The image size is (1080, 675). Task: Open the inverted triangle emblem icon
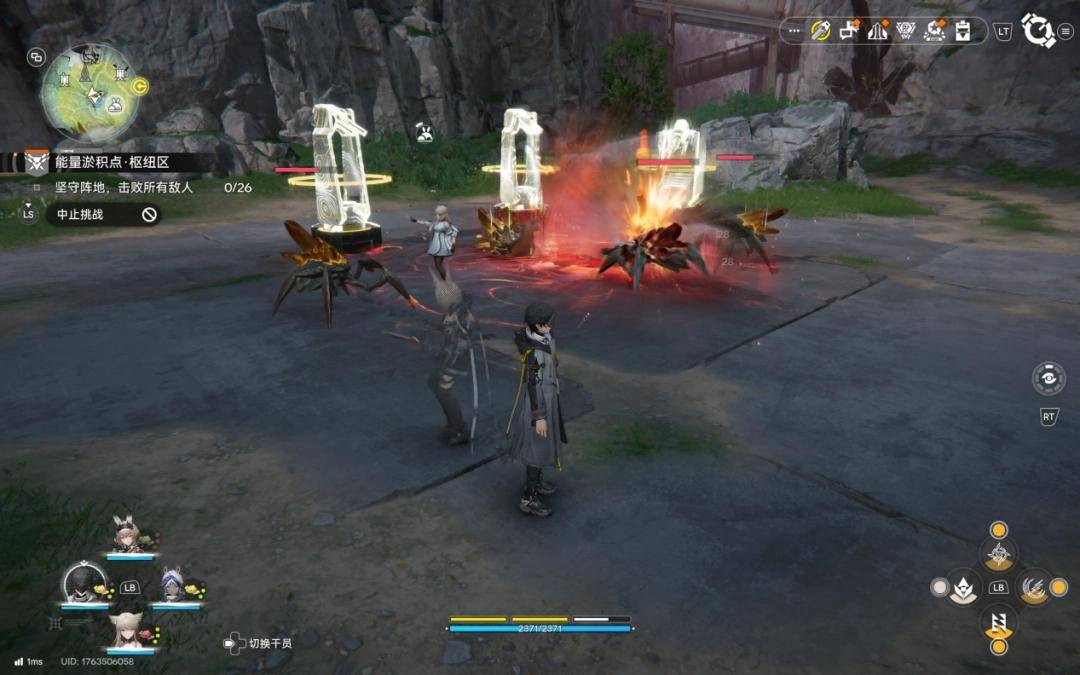pyautogui.click(x=906, y=31)
